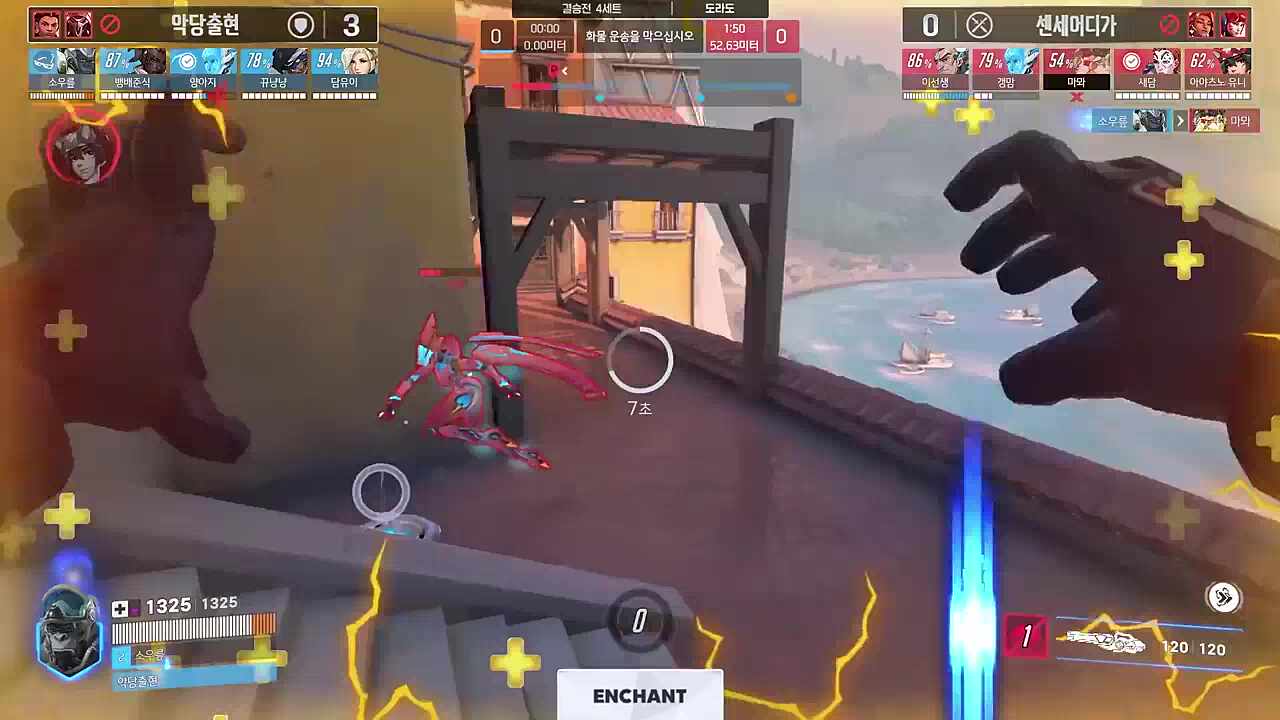Screen dimensions: 1280x720
Task: Click the arrow beside the payload P marker
Action: (565, 70)
